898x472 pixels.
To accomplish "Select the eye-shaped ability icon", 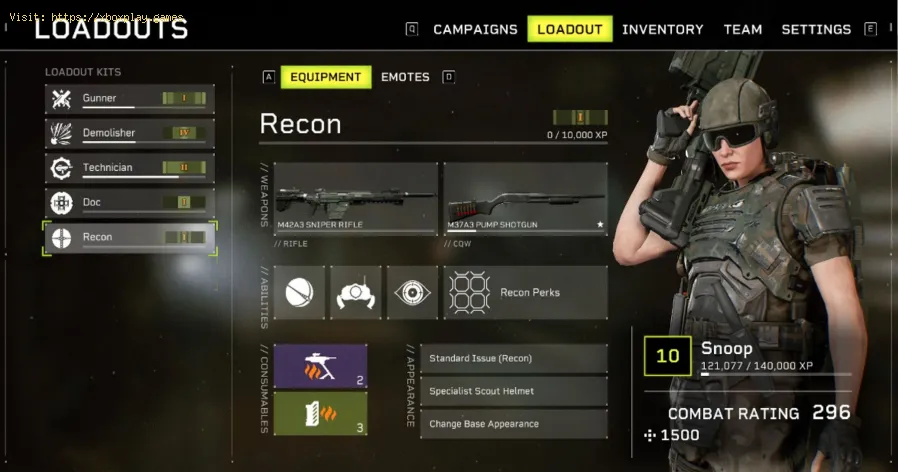I will coord(412,292).
